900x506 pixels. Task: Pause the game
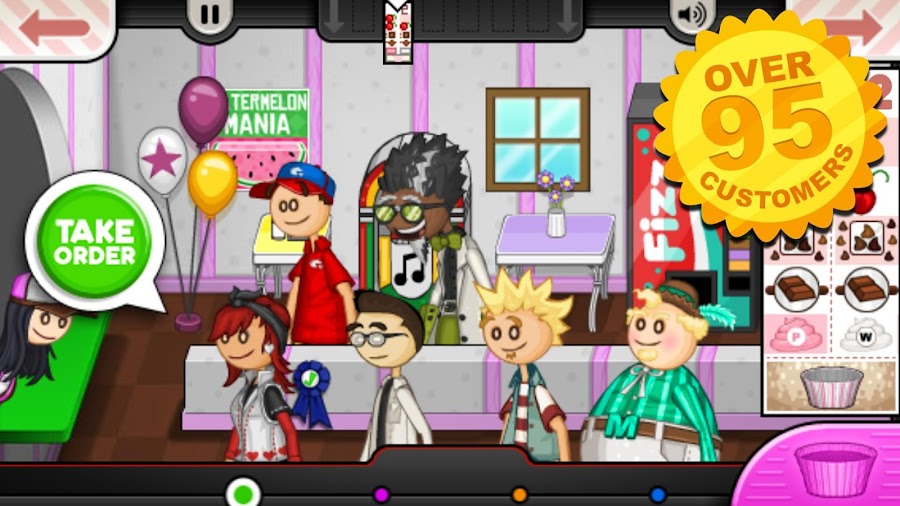click(x=210, y=15)
